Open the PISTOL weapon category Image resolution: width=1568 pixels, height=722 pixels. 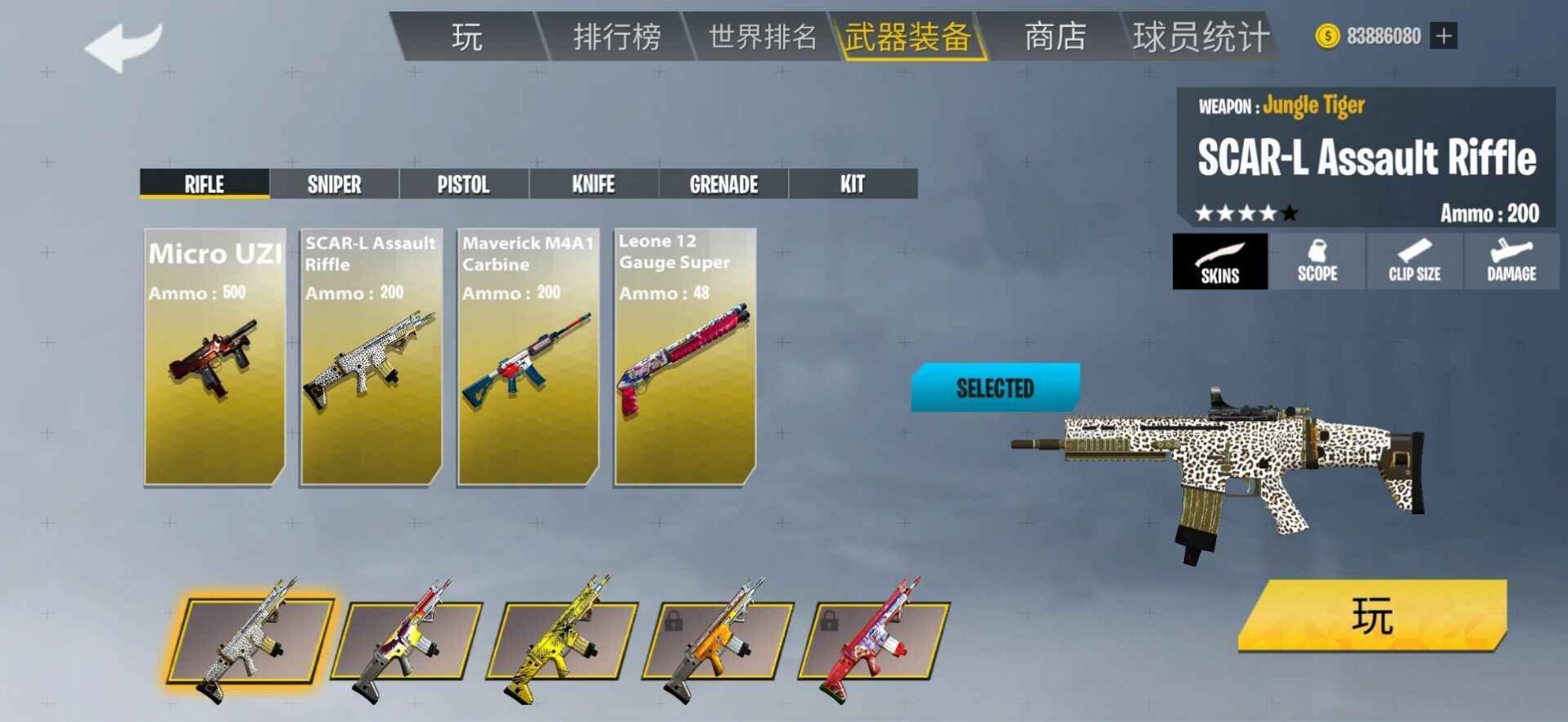tap(463, 184)
